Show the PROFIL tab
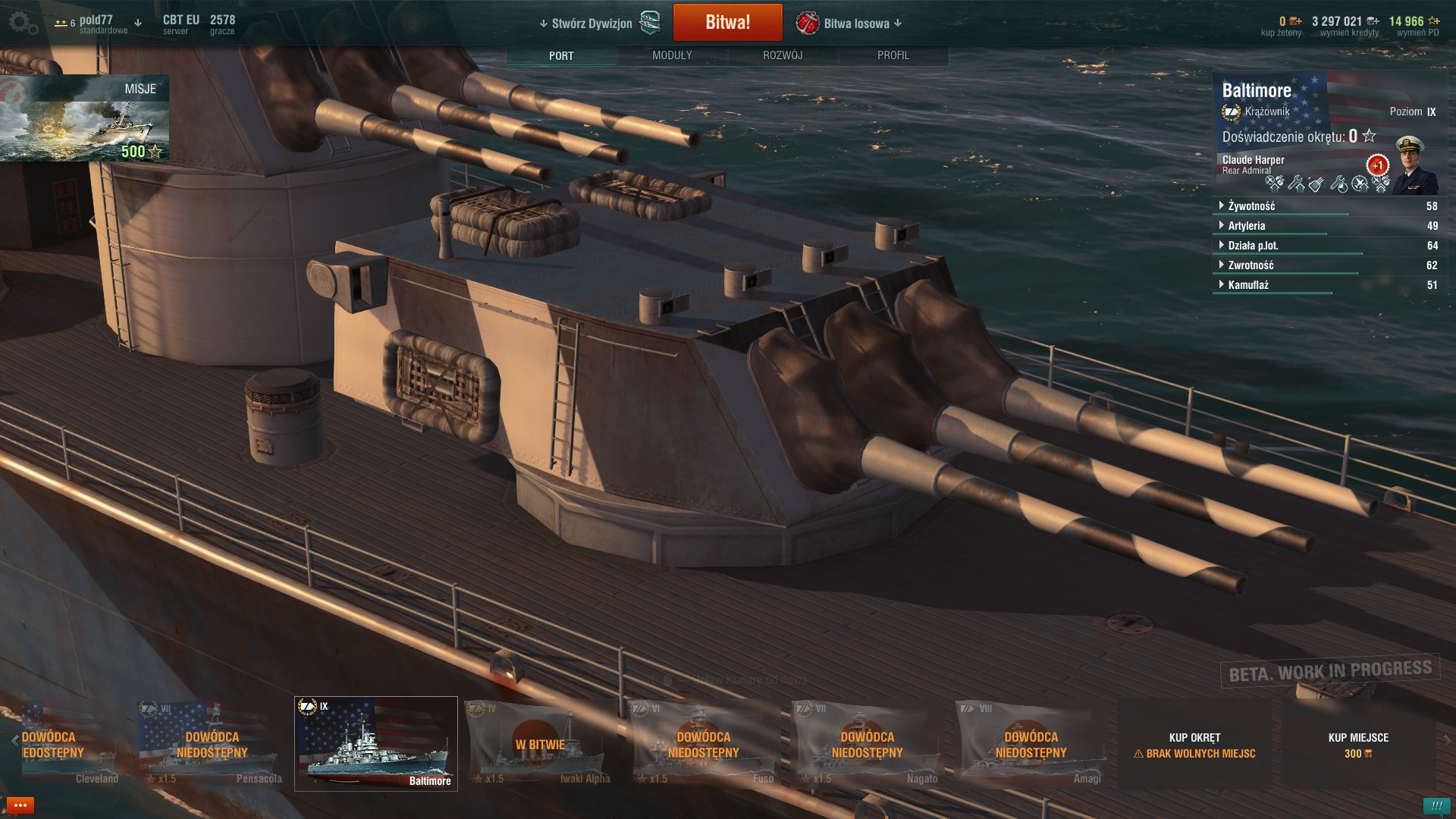The width and height of the screenshot is (1456, 819). pyautogui.click(x=893, y=55)
